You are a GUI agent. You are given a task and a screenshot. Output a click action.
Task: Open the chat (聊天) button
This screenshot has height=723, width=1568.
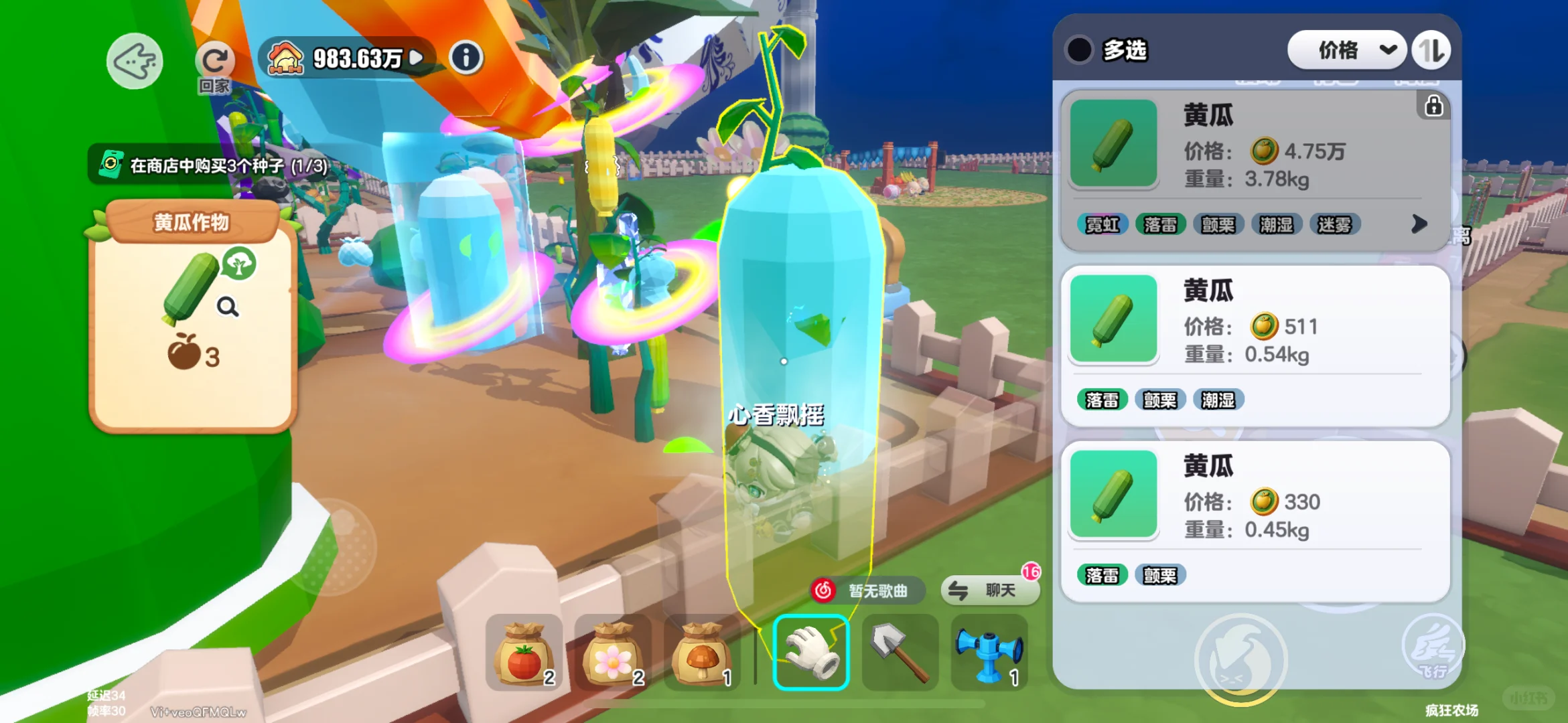[991, 590]
